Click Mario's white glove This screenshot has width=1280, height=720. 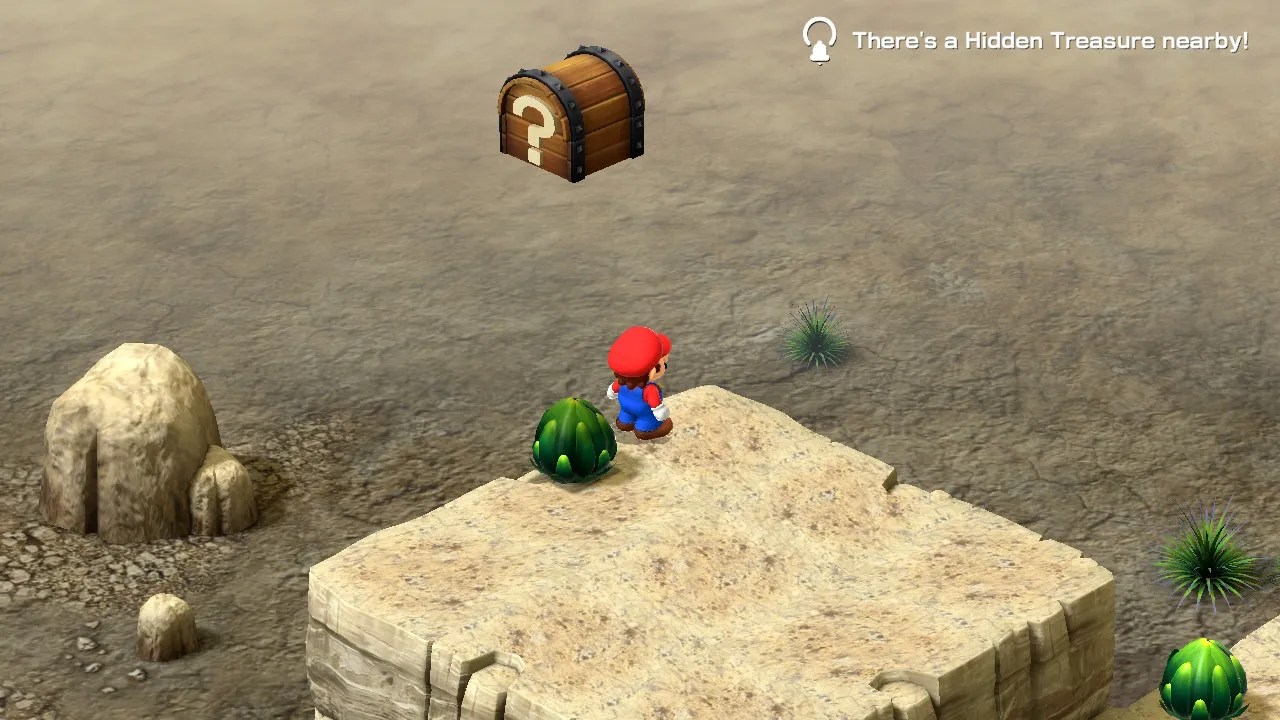point(661,408)
